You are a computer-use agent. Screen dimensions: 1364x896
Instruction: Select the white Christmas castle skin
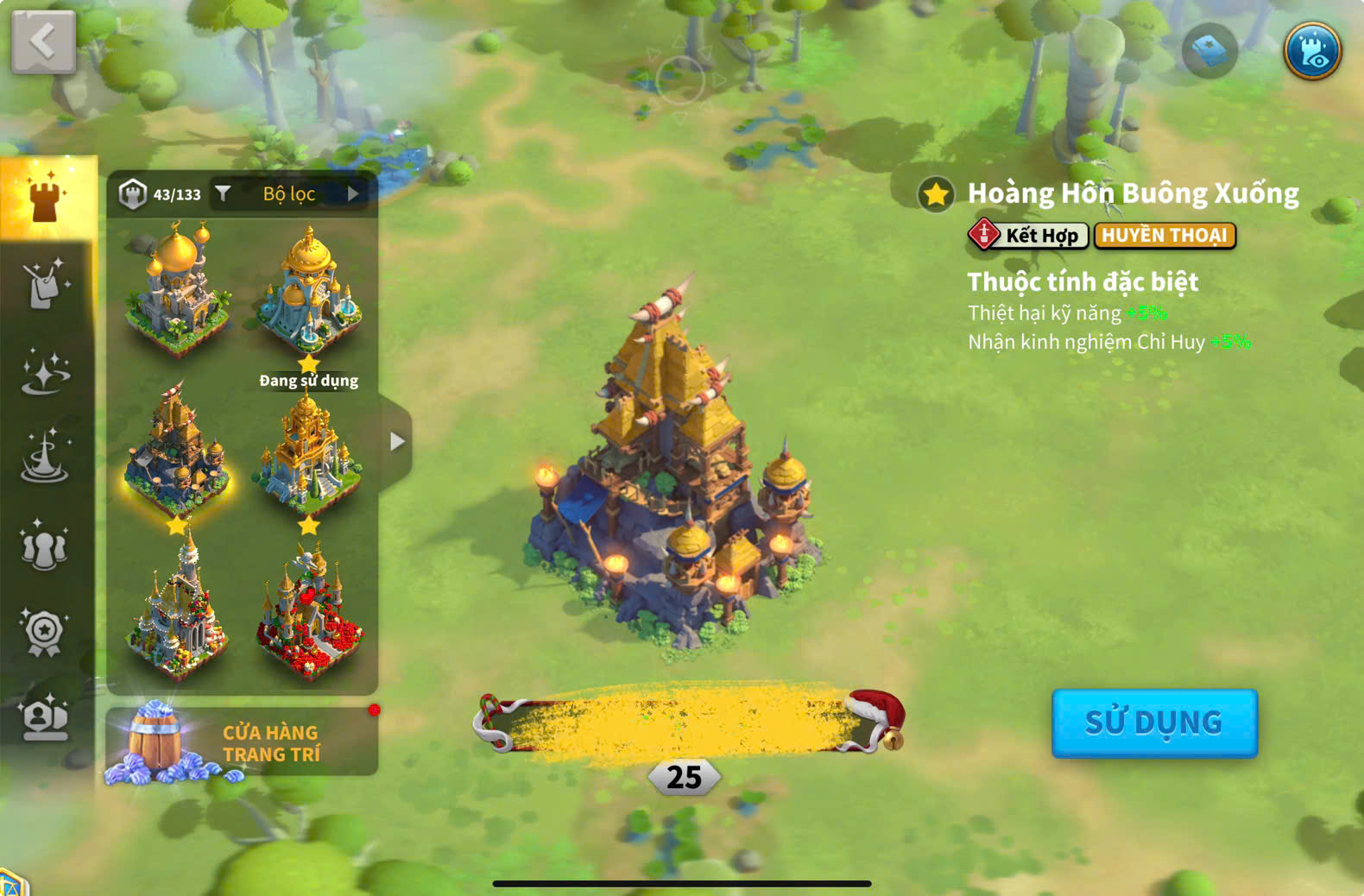pos(178,609)
